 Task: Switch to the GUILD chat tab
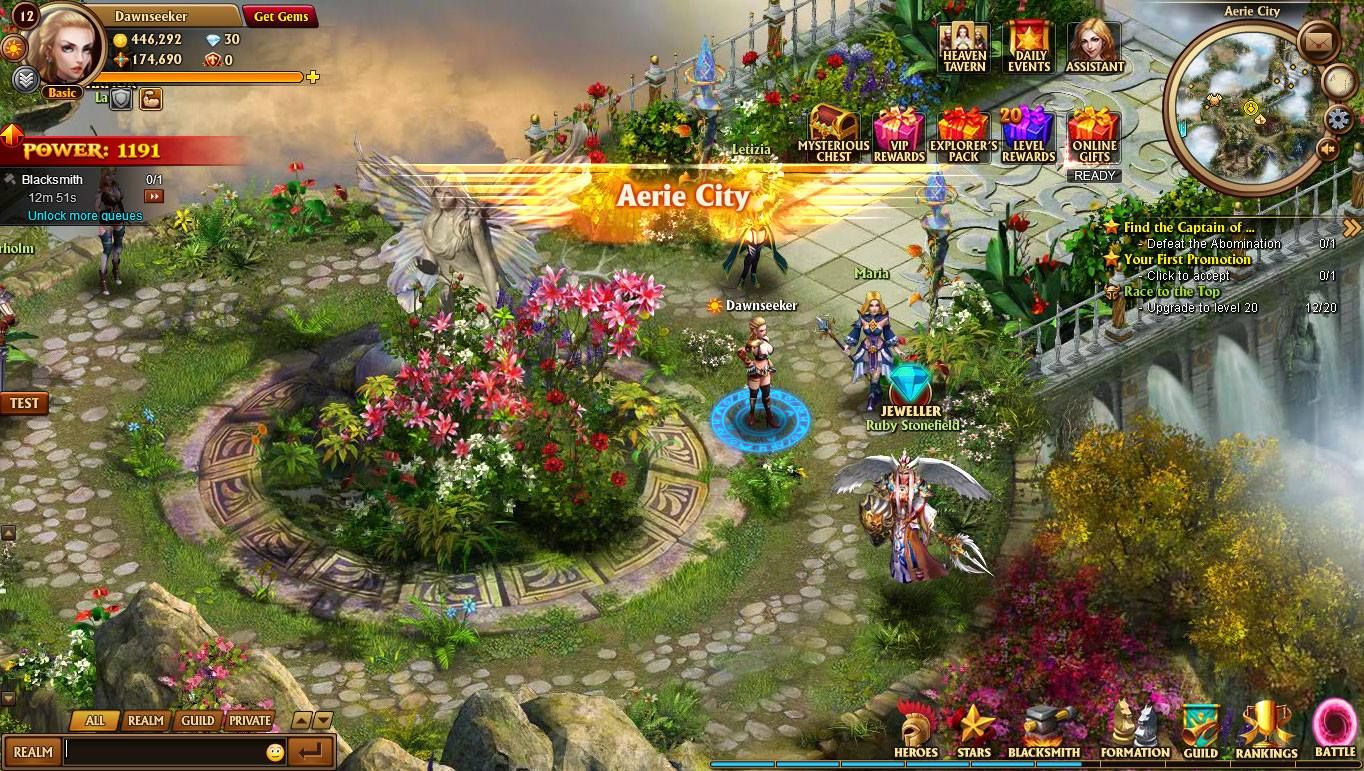pyautogui.click(x=197, y=719)
